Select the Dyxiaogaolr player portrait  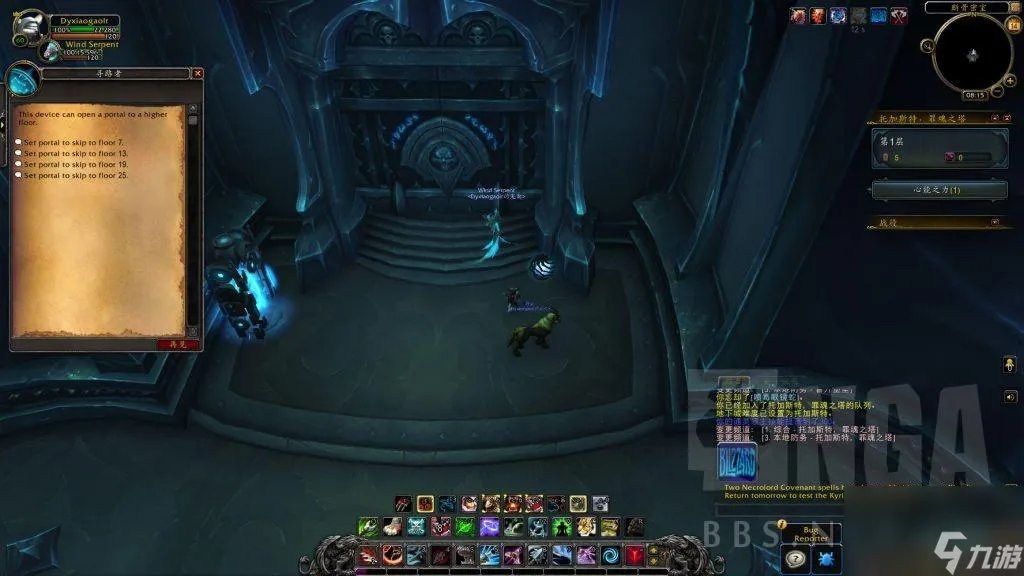coord(30,25)
